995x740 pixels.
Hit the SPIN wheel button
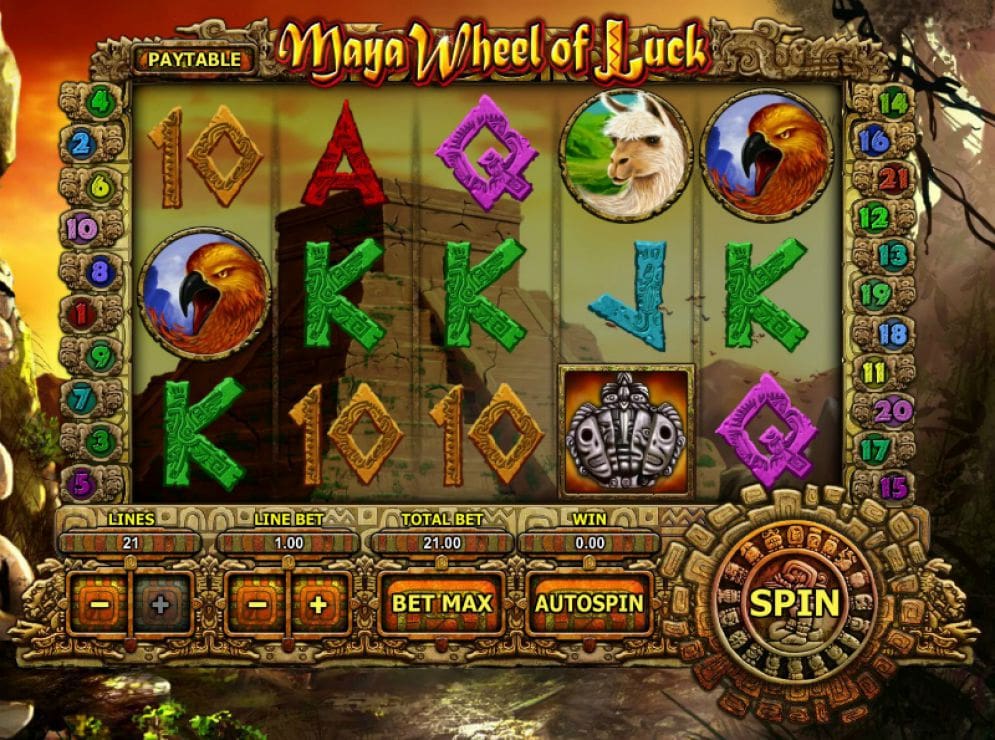(795, 603)
